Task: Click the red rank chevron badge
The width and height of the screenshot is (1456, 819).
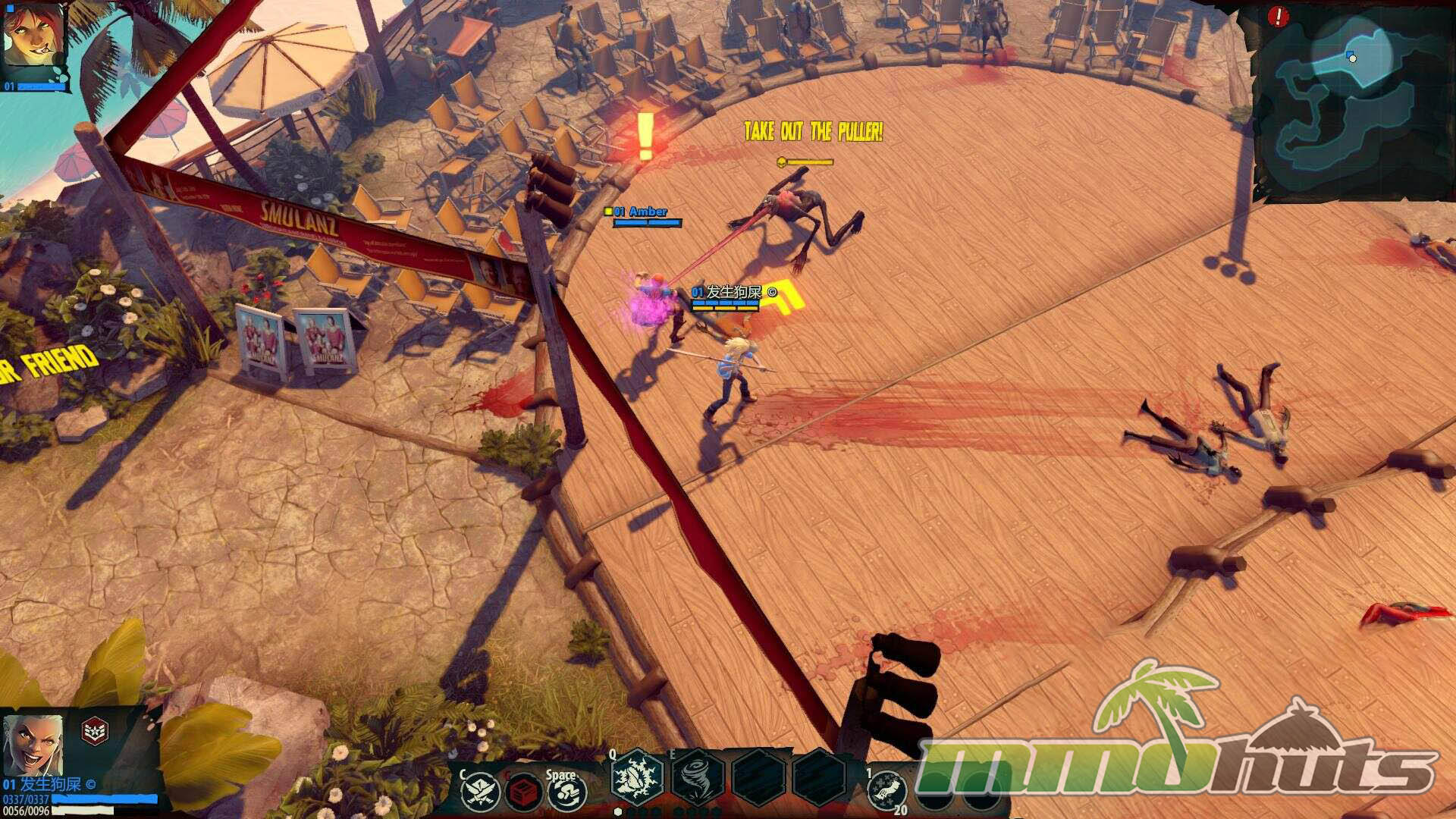Action: click(95, 731)
